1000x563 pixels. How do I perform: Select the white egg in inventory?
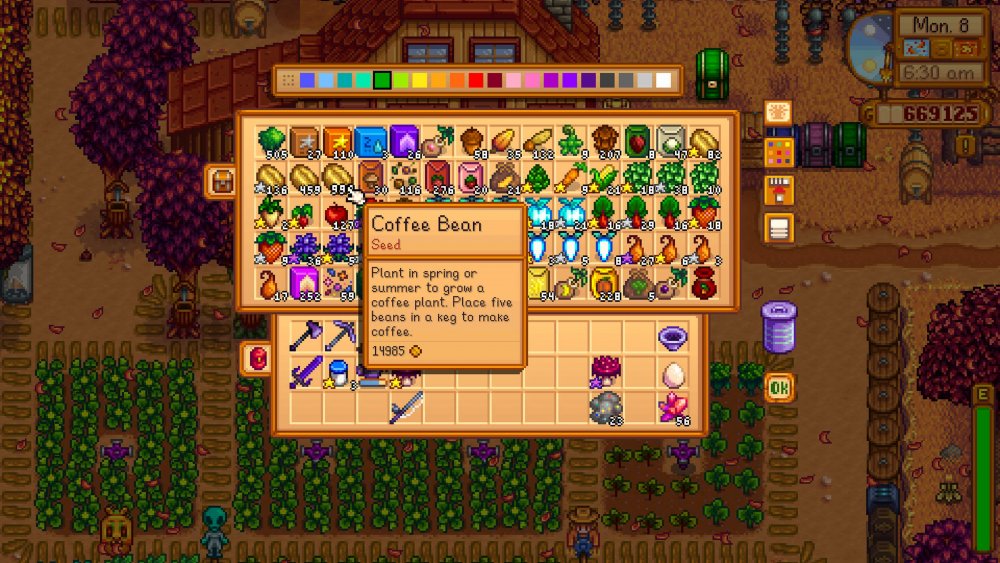673,373
